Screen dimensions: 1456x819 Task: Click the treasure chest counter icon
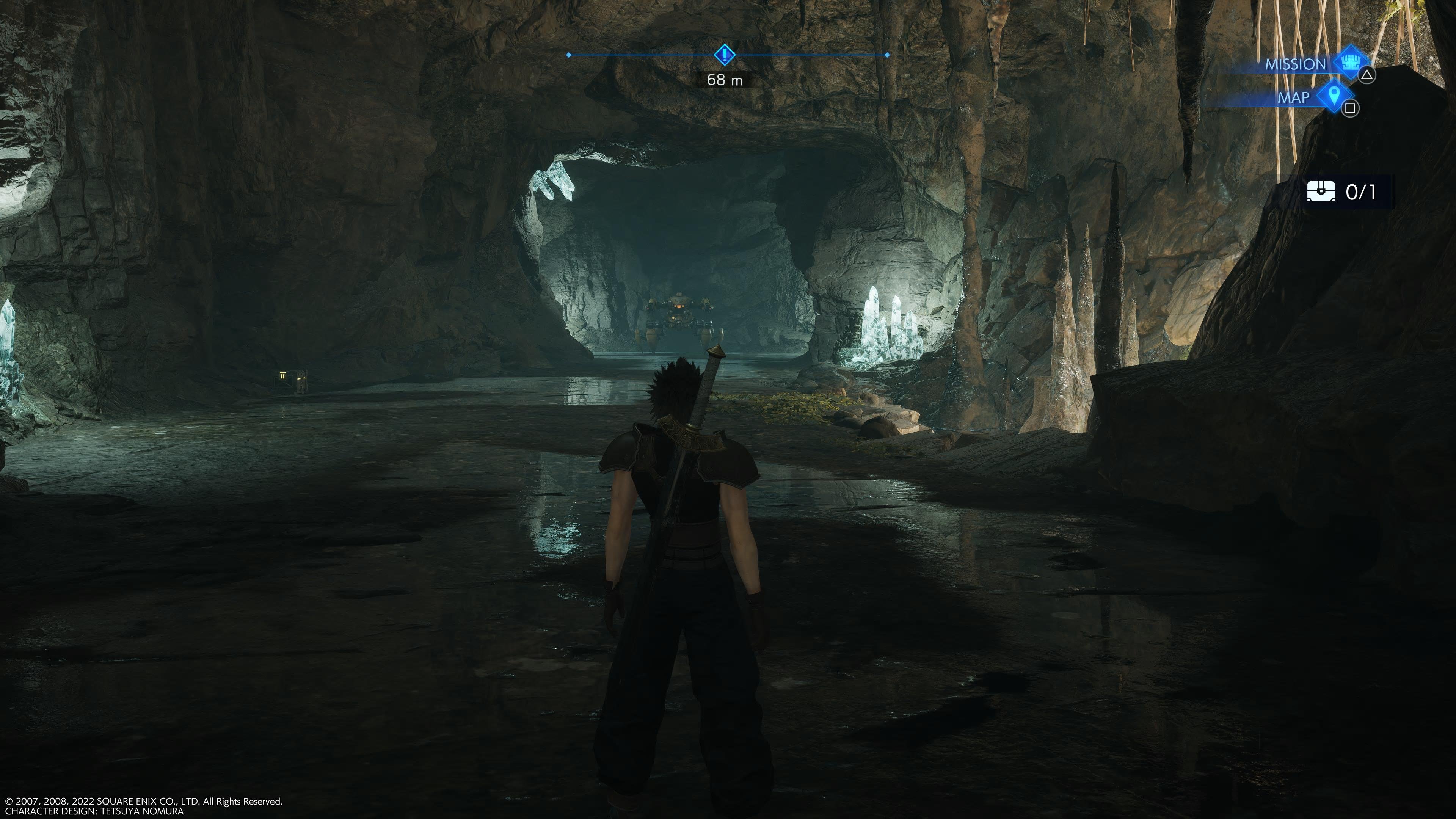pyautogui.click(x=1321, y=191)
